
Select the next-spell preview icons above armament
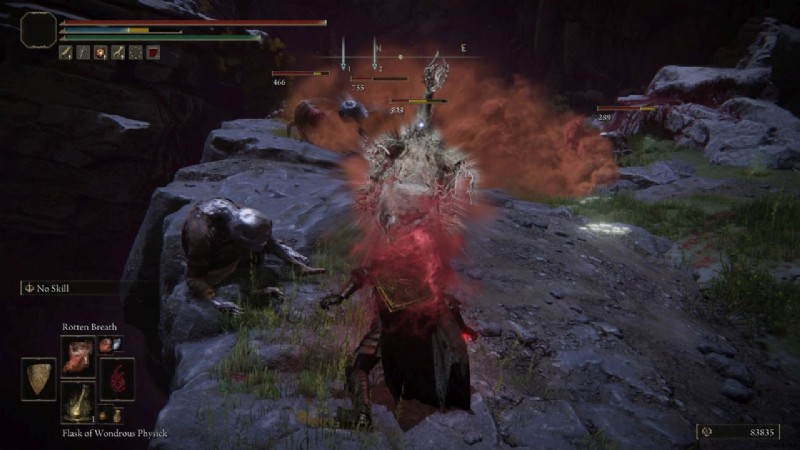click(112, 345)
